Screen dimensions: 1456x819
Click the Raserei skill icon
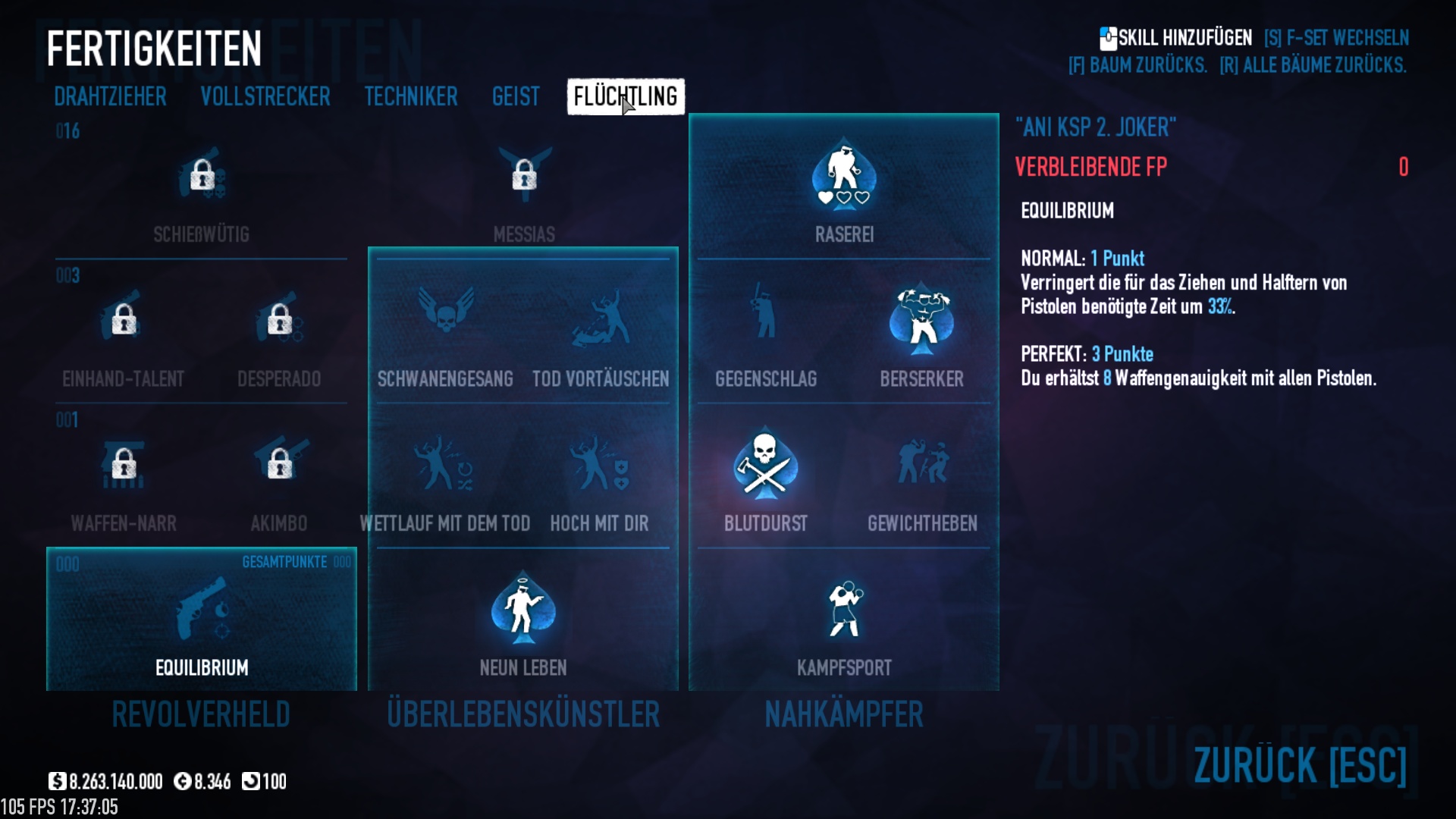844,176
